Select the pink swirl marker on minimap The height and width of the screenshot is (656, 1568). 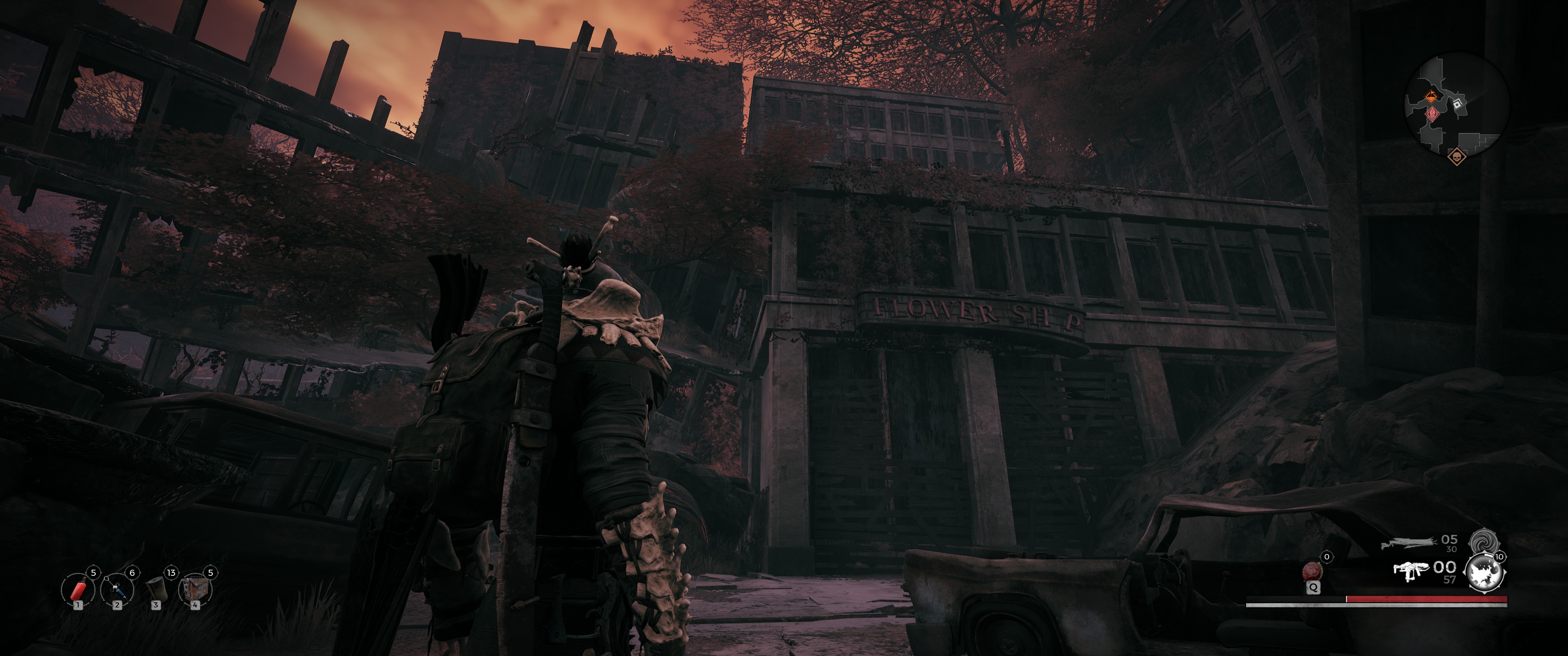pyautogui.click(x=1432, y=114)
